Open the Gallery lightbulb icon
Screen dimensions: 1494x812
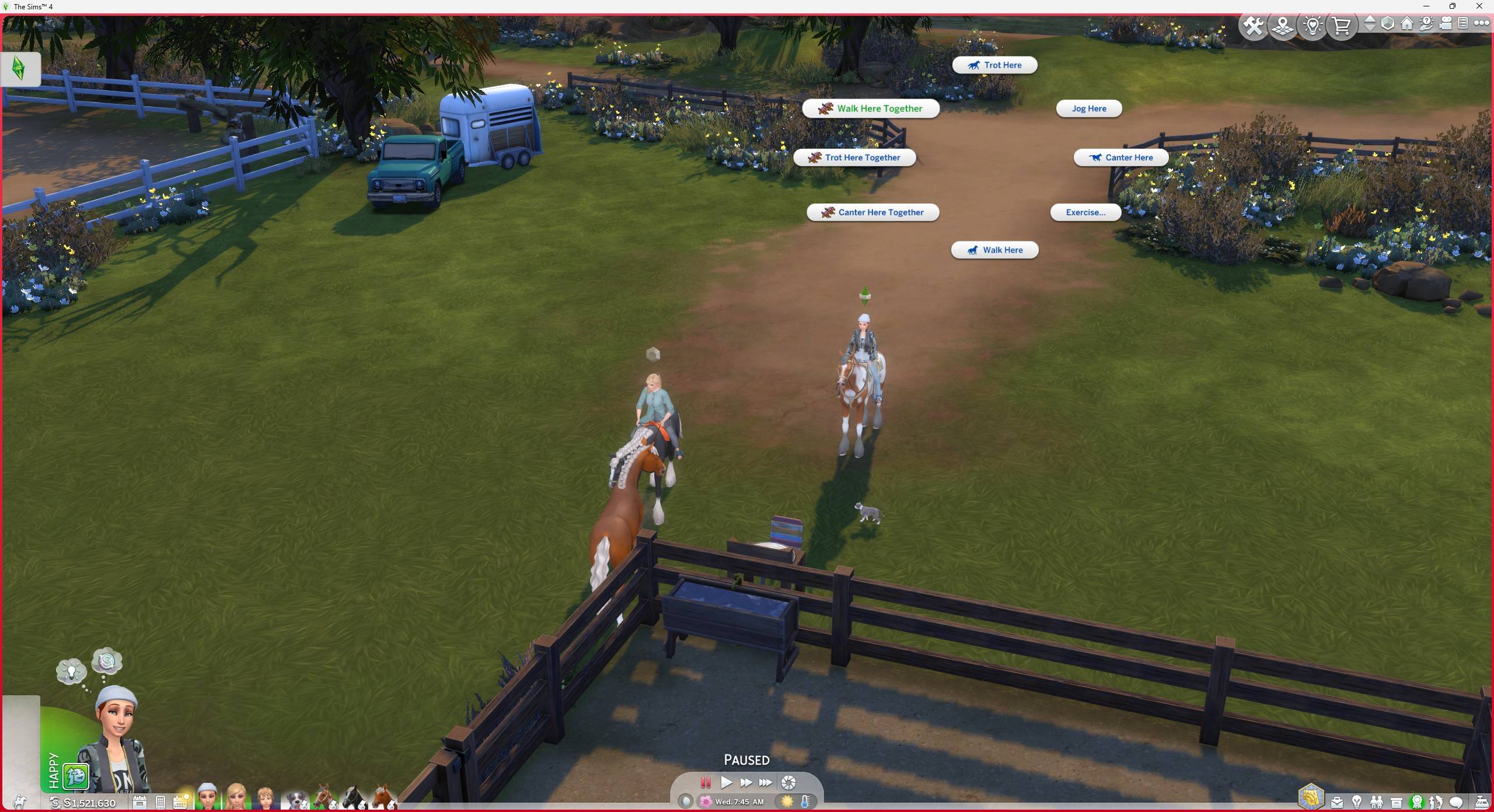coord(1313,25)
